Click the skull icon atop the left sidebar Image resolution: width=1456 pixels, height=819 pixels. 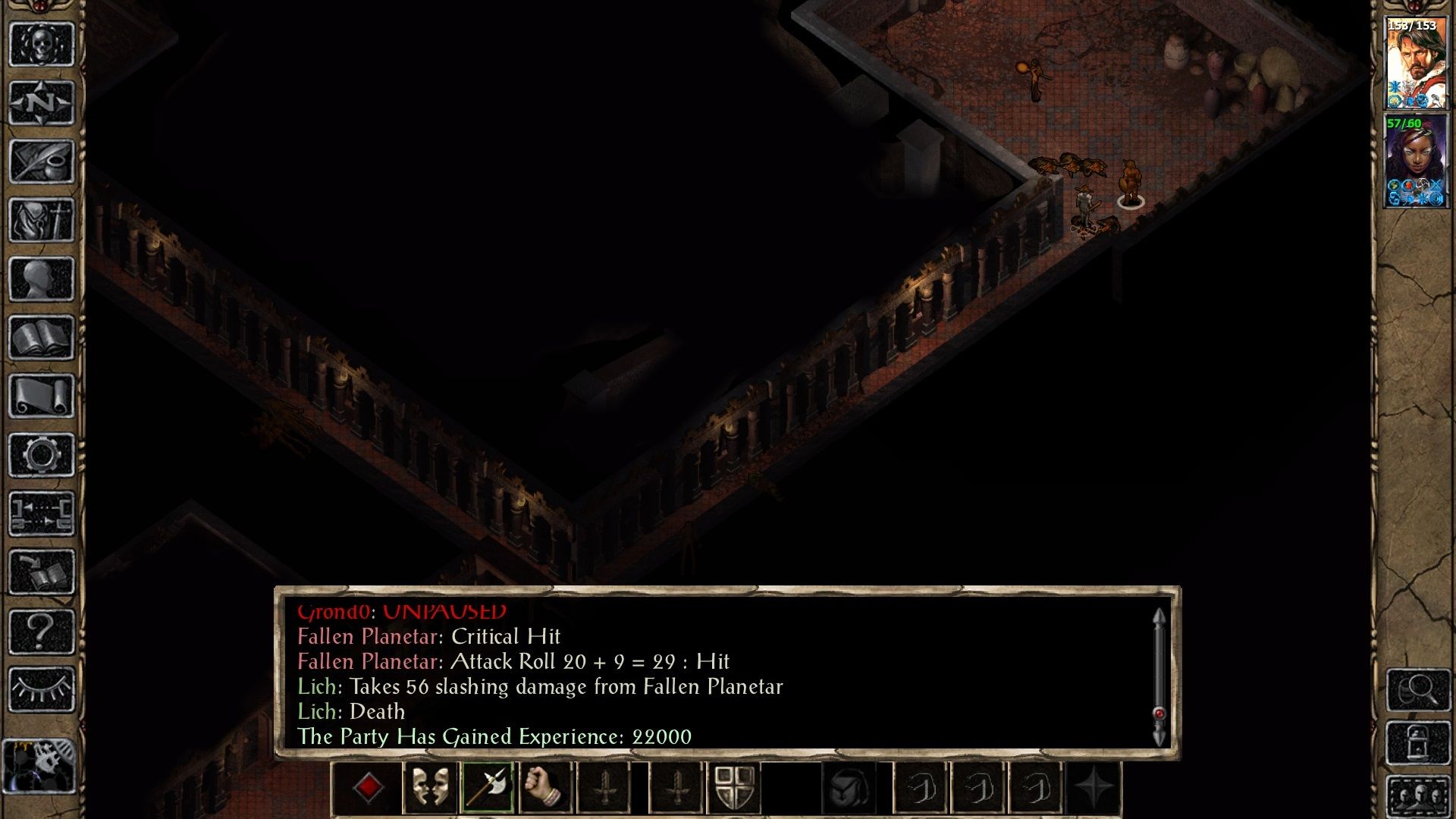pos(42,45)
